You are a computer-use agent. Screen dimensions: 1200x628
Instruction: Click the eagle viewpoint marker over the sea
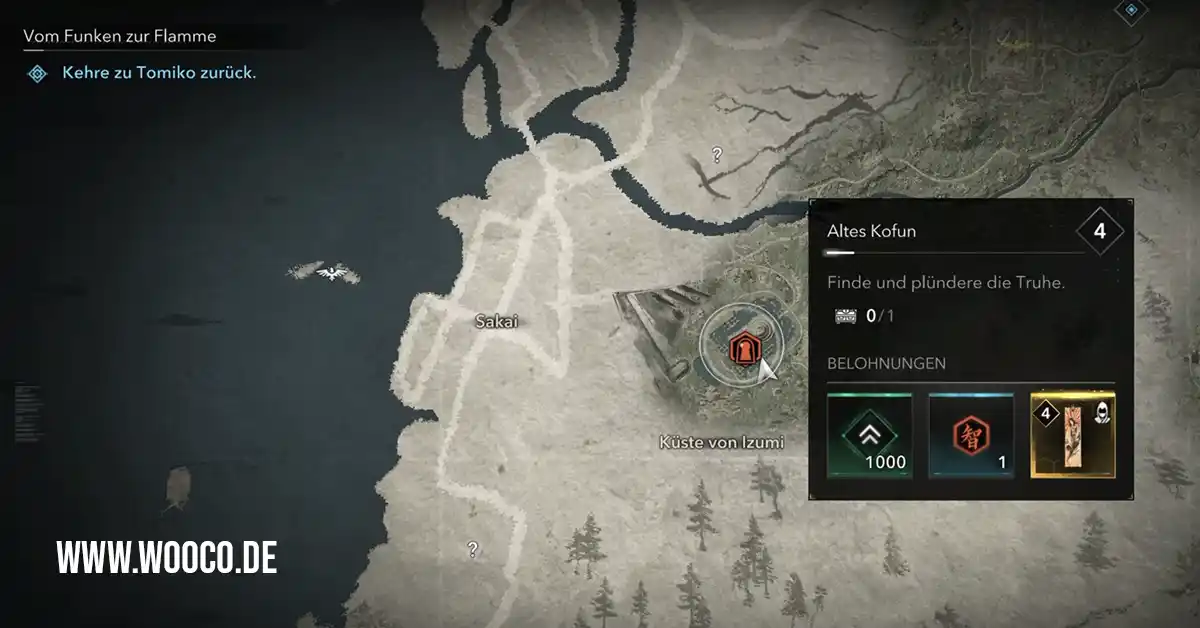click(325, 271)
